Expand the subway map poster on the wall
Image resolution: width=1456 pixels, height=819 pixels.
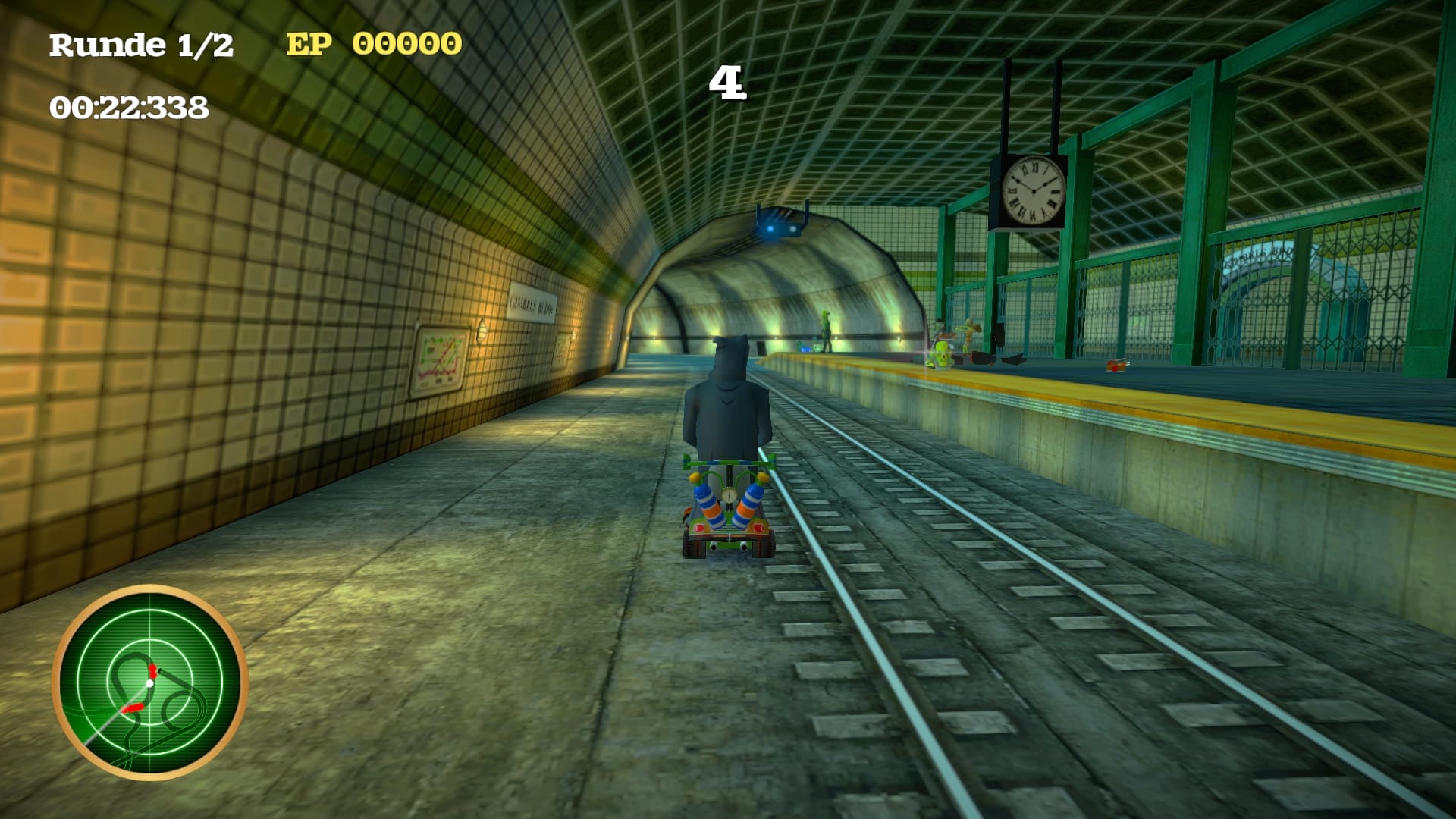coord(438,359)
